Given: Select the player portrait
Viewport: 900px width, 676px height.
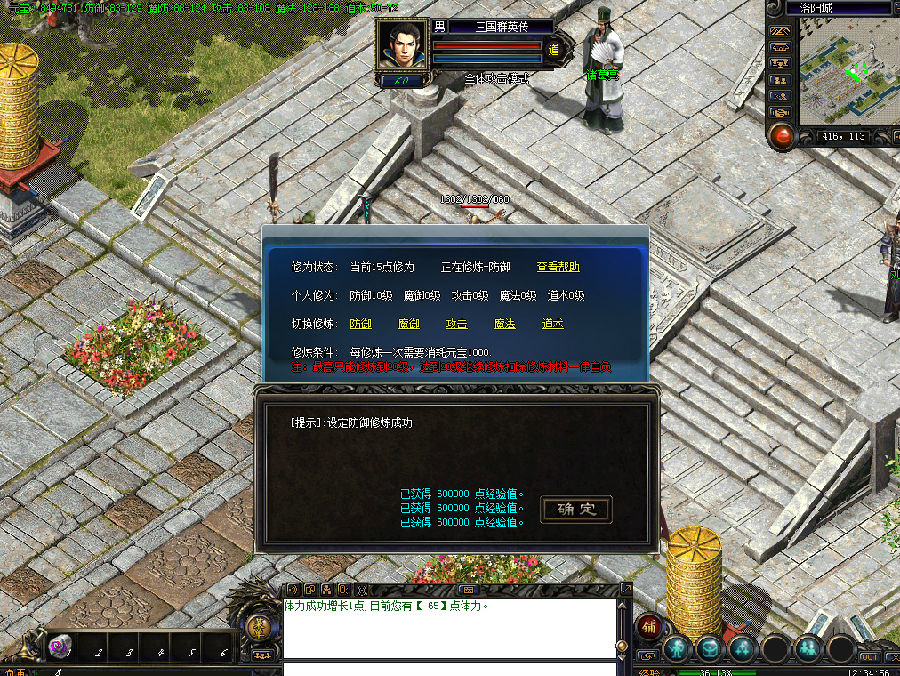Looking at the screenshot, I should point(402,46).
